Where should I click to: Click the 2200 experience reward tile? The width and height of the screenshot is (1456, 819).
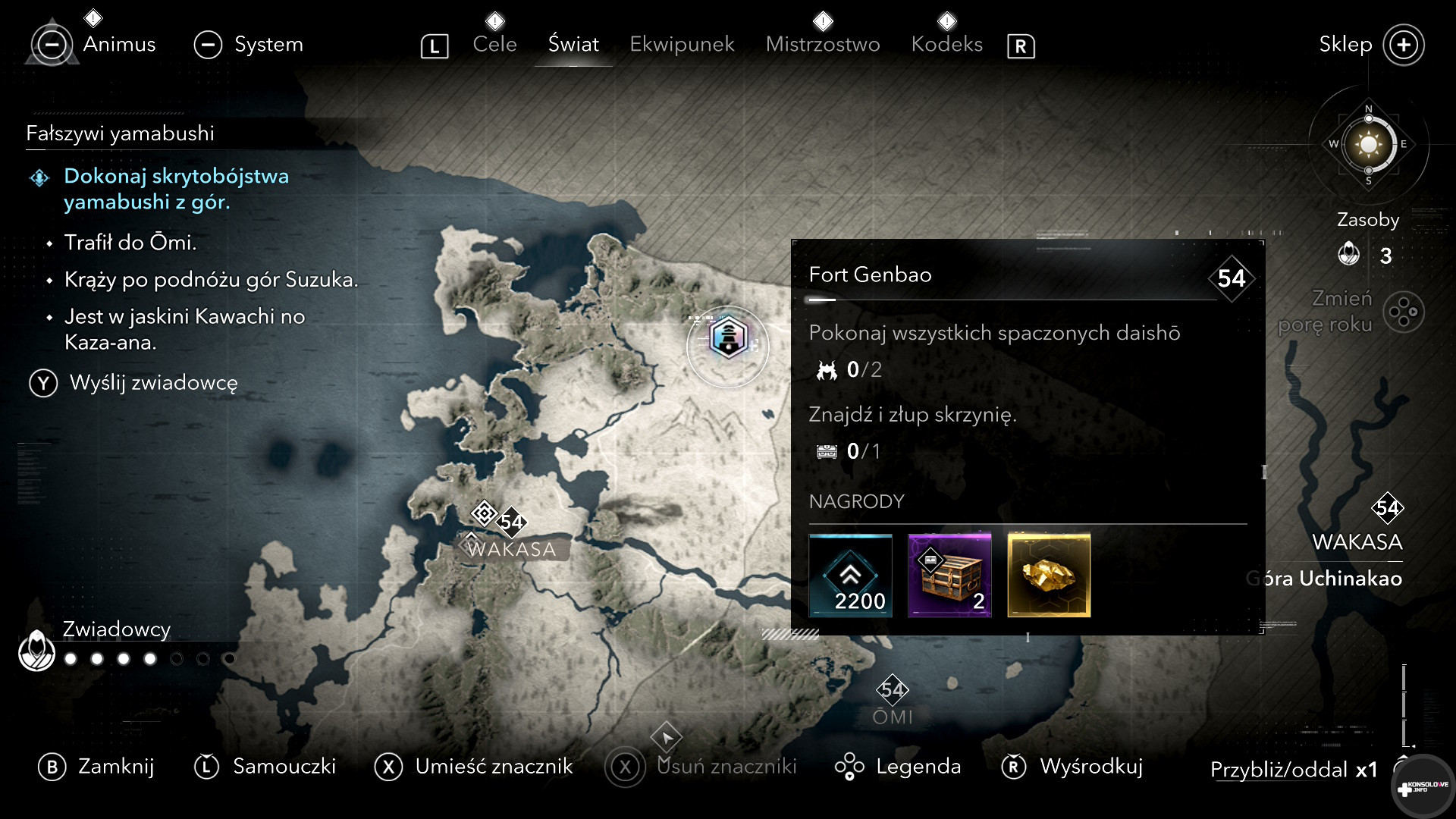(x=850, y=576)
